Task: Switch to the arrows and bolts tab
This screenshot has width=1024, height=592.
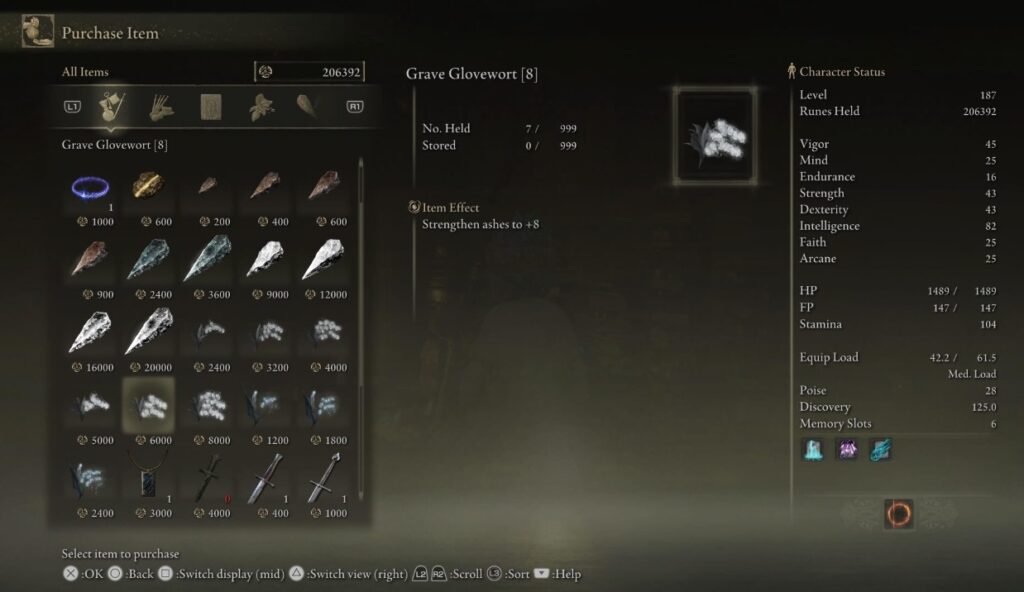Action: click(x=161, y=106)
